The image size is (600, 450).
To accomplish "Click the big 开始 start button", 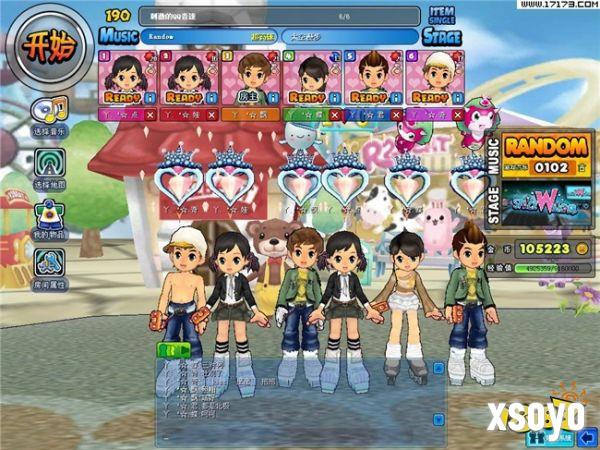I will [x=49, y=48].
